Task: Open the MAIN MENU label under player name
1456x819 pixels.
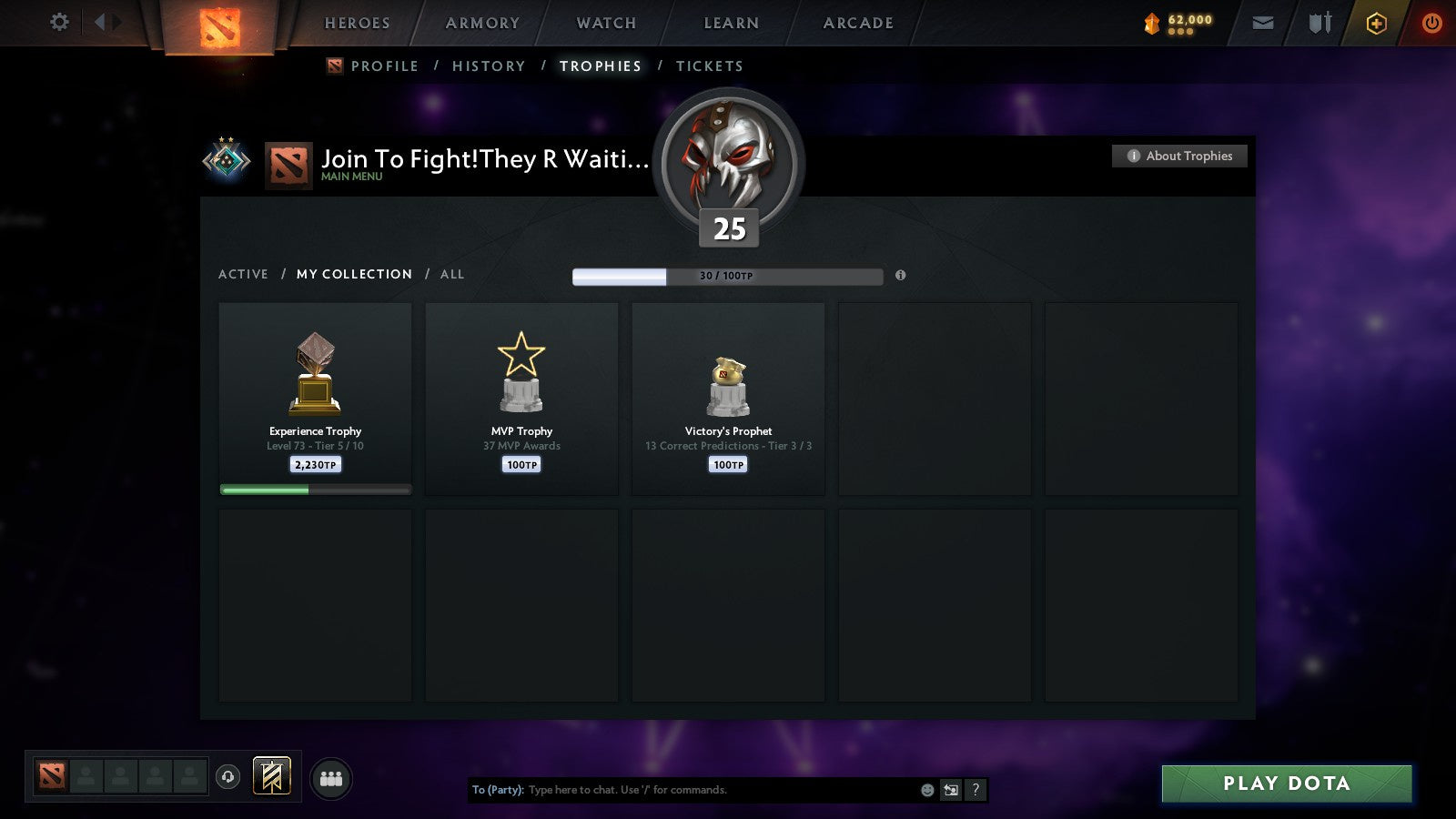Action: [350, 177]
